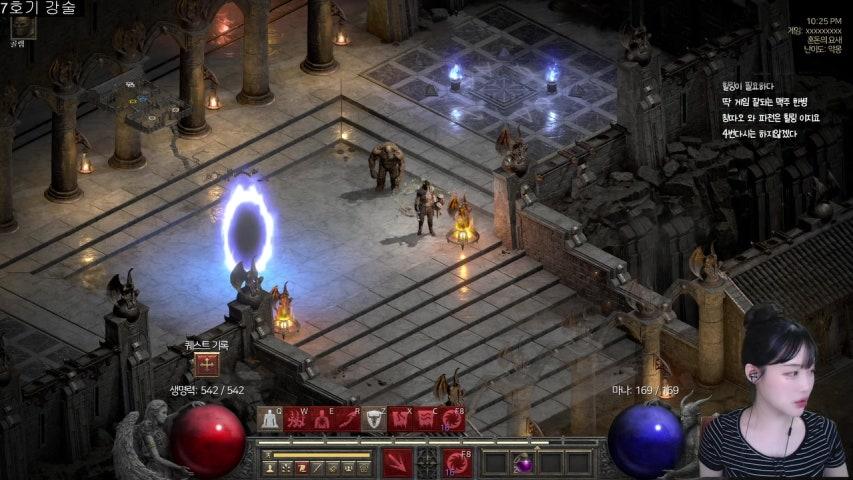Select the Q hotkey skill with standing figure
The image size is (853, 480).
coord(270,419)
